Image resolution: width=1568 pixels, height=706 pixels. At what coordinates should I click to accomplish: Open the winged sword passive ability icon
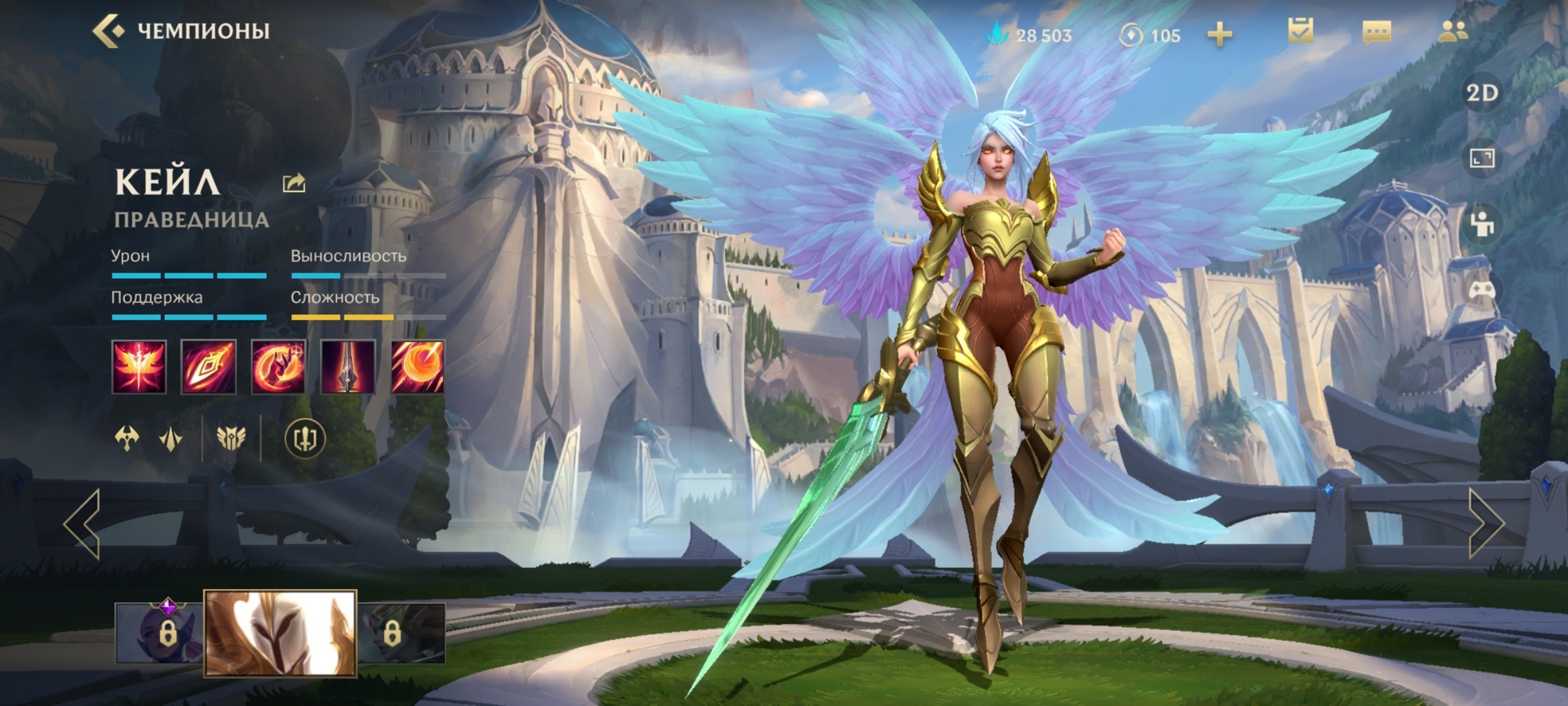click(139, 367)
